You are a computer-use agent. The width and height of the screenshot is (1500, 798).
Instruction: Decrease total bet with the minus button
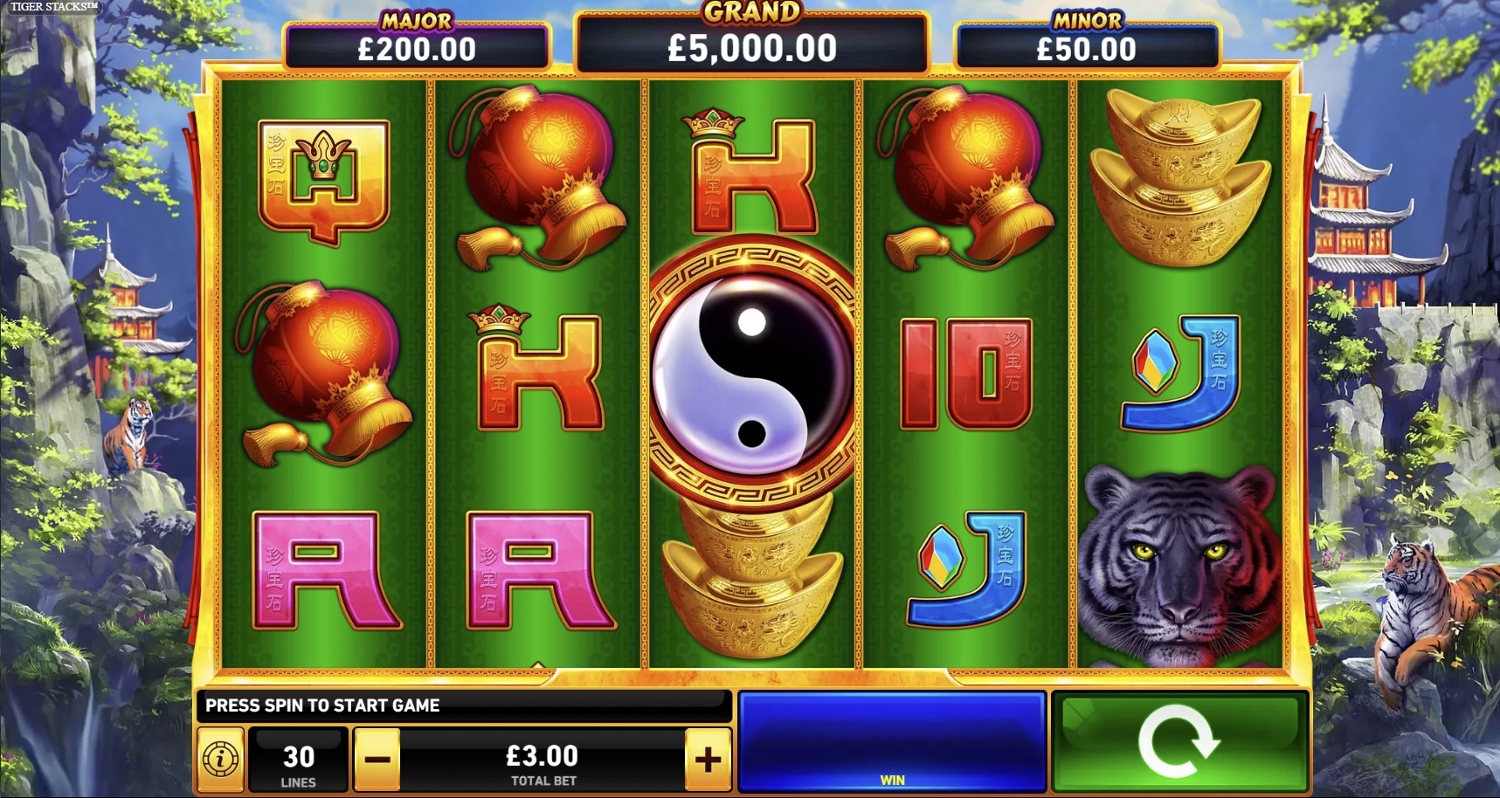377,760
